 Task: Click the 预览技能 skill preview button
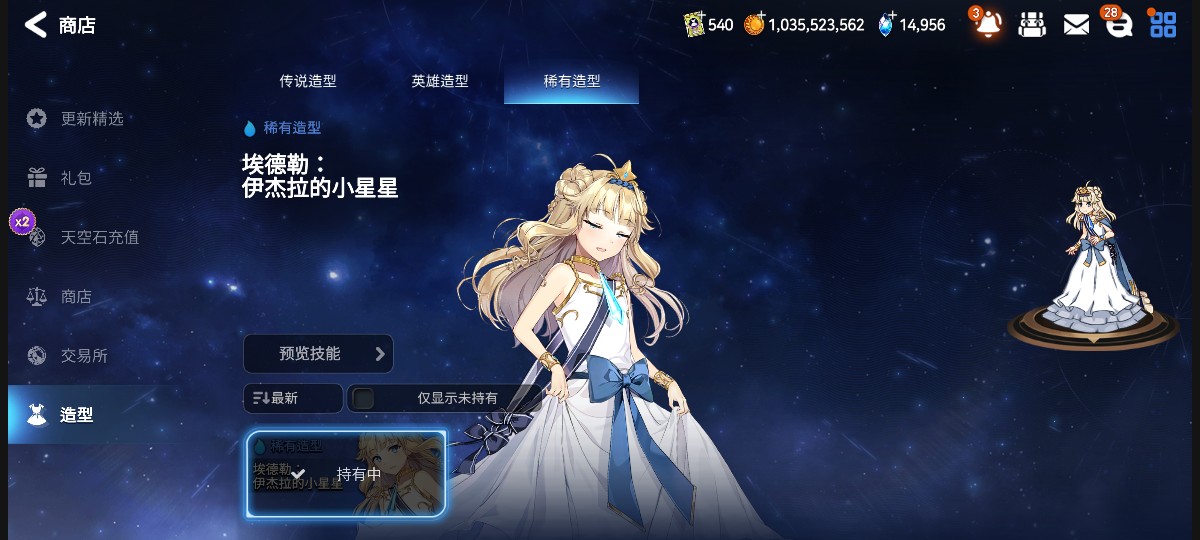[x=318, y=354]
